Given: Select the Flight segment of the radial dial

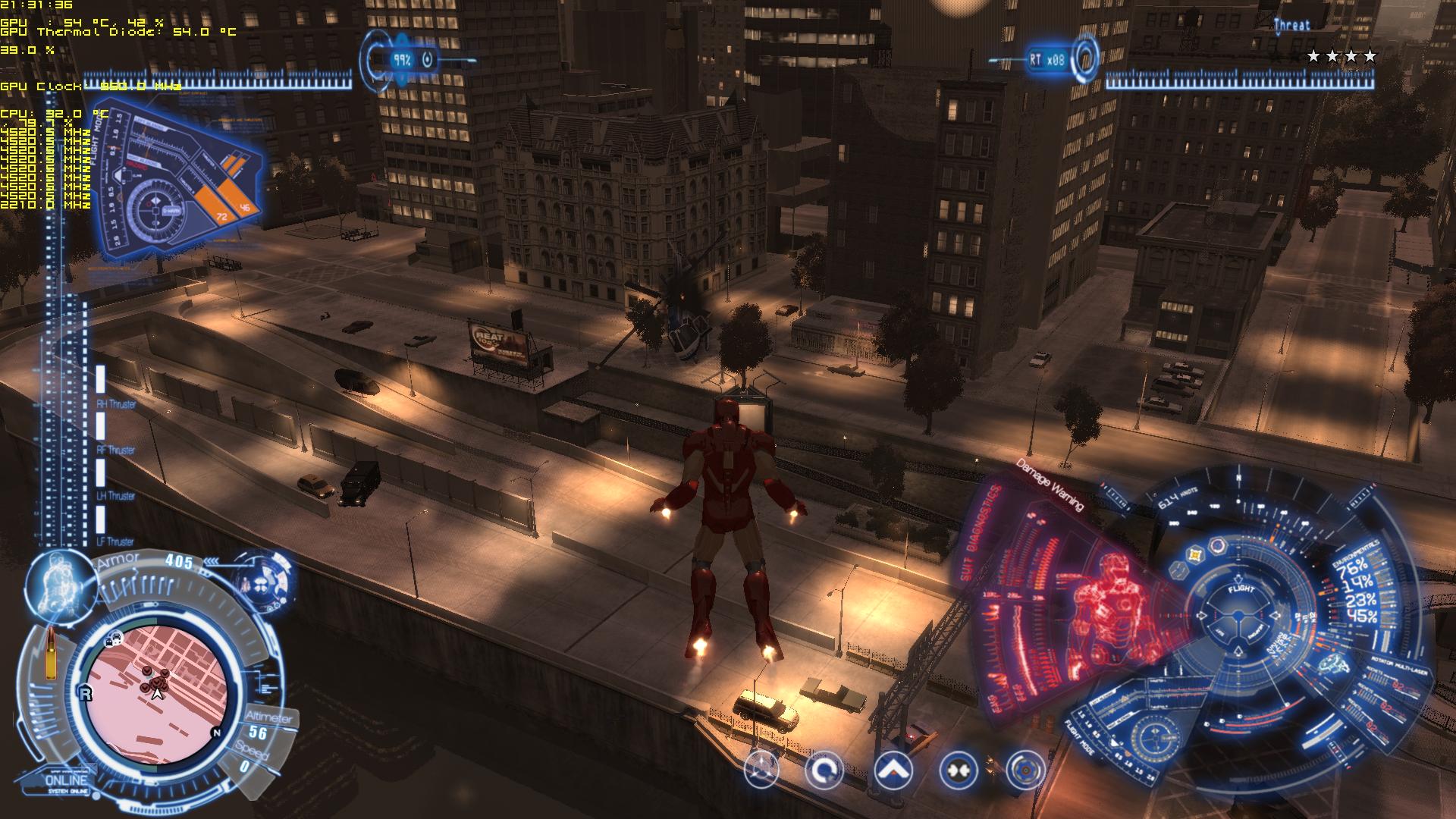Looking at the screenshot, I should click(x=1241, y=589).
